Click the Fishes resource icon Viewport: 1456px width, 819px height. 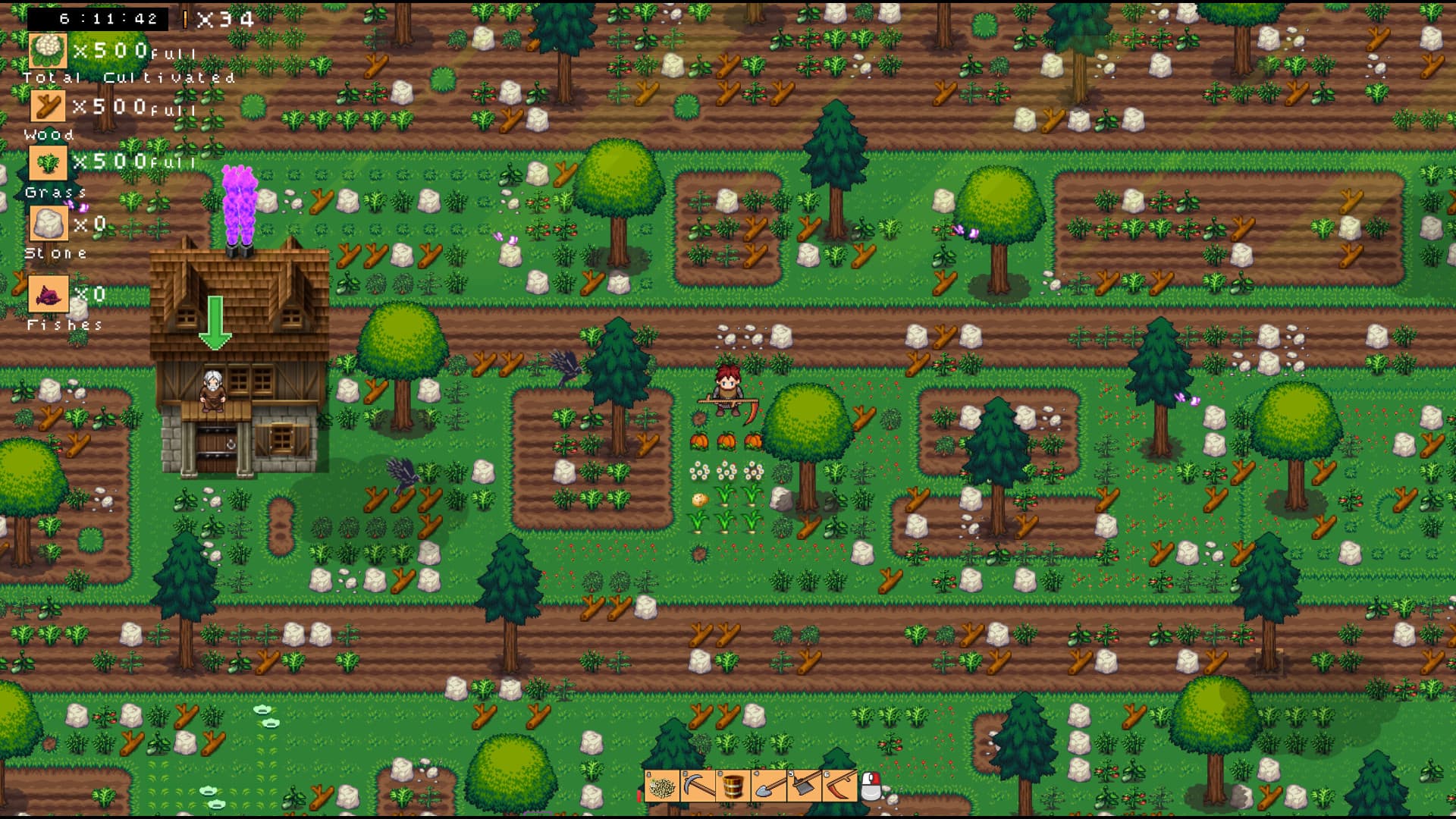(x=47, y=294)
